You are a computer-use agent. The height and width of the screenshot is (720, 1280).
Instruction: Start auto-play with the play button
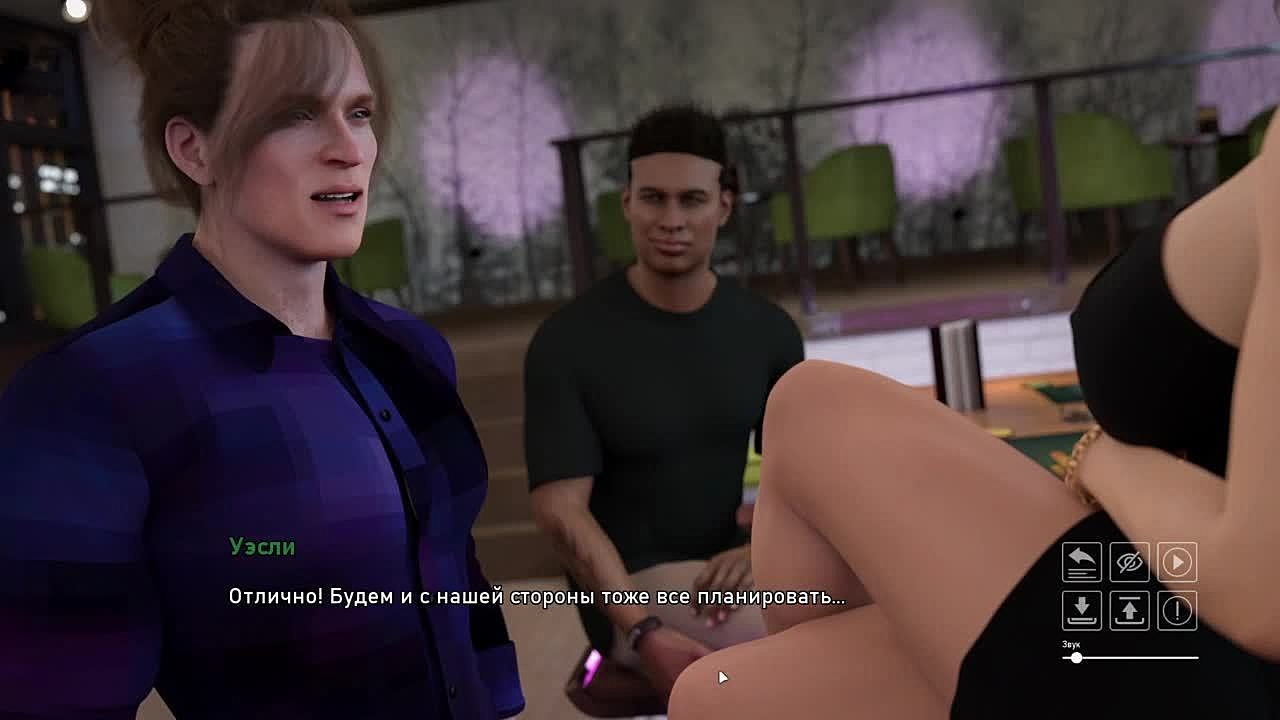pyautogui.click(x=1177, y=562)
